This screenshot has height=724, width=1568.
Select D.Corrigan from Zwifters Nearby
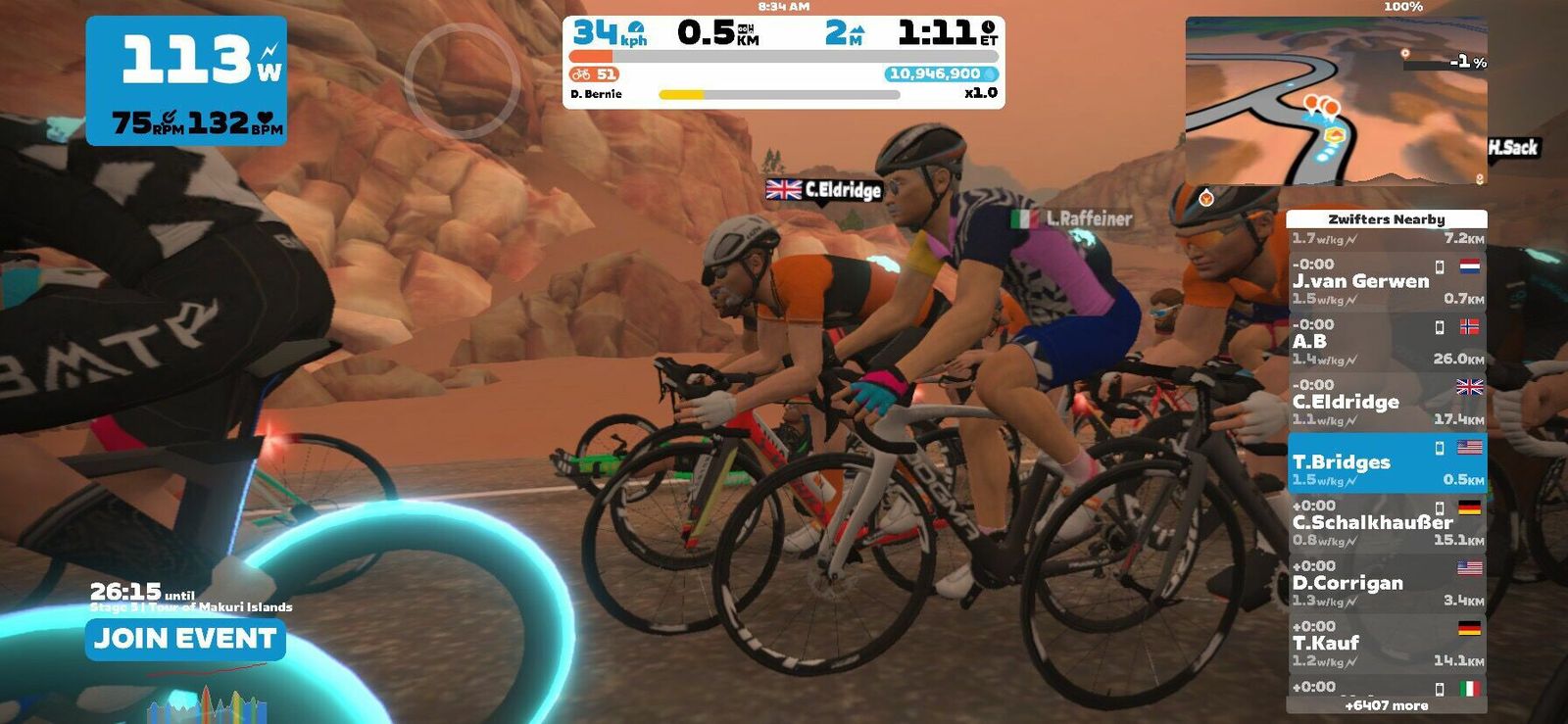[x=1386, y=583]
